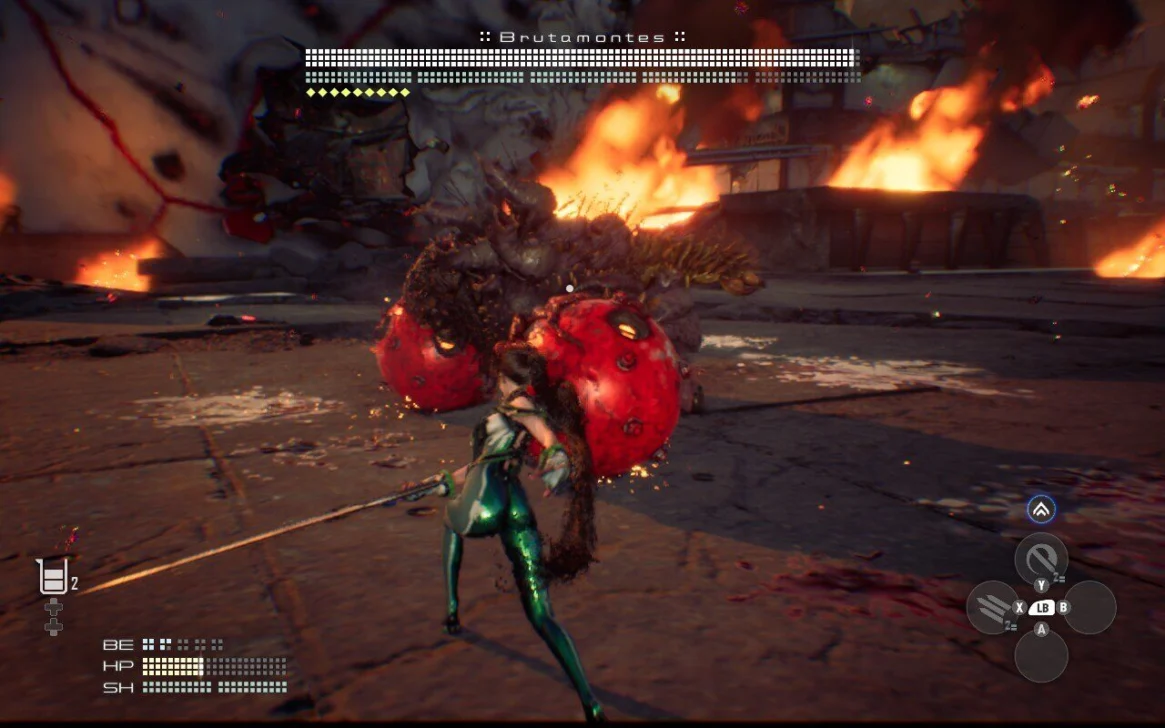The height and width of the screenshot is (728, 1165).
Task: Click the empty right-hand skill wheel slot
Action: (1090, 607)
